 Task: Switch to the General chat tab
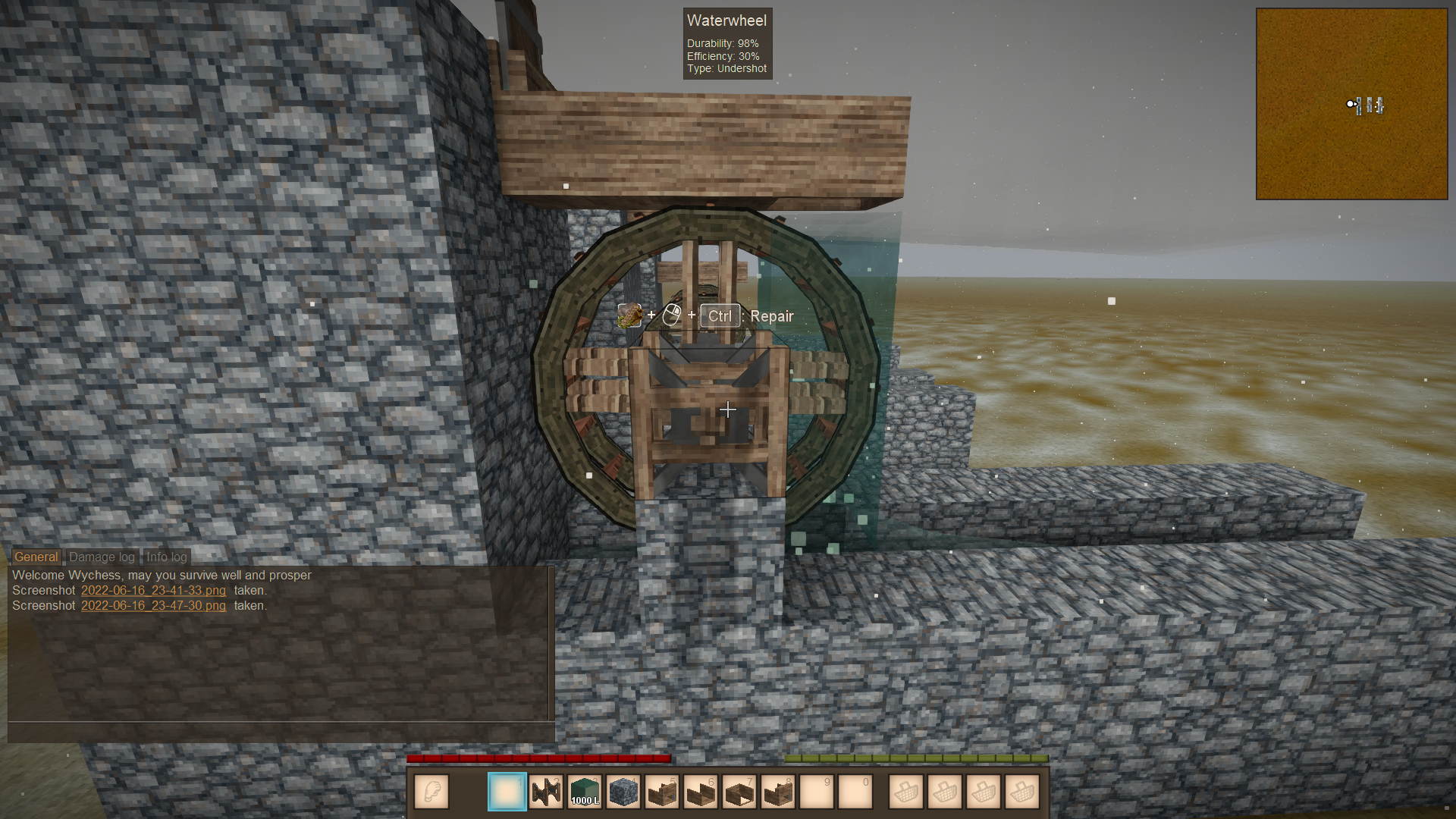[x=36, y=557]
